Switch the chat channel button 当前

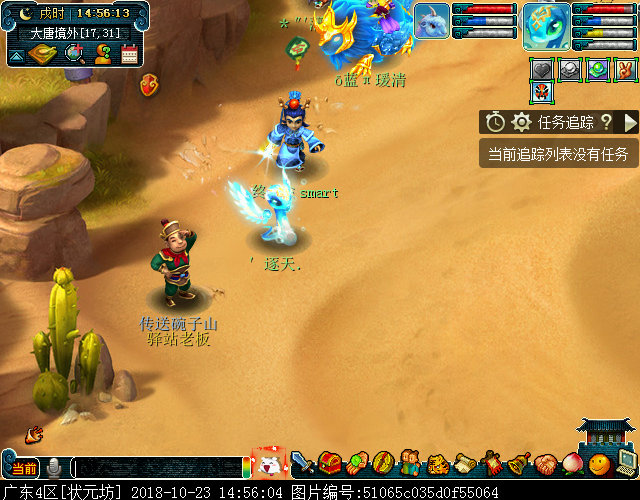click(x=24, y=468)
